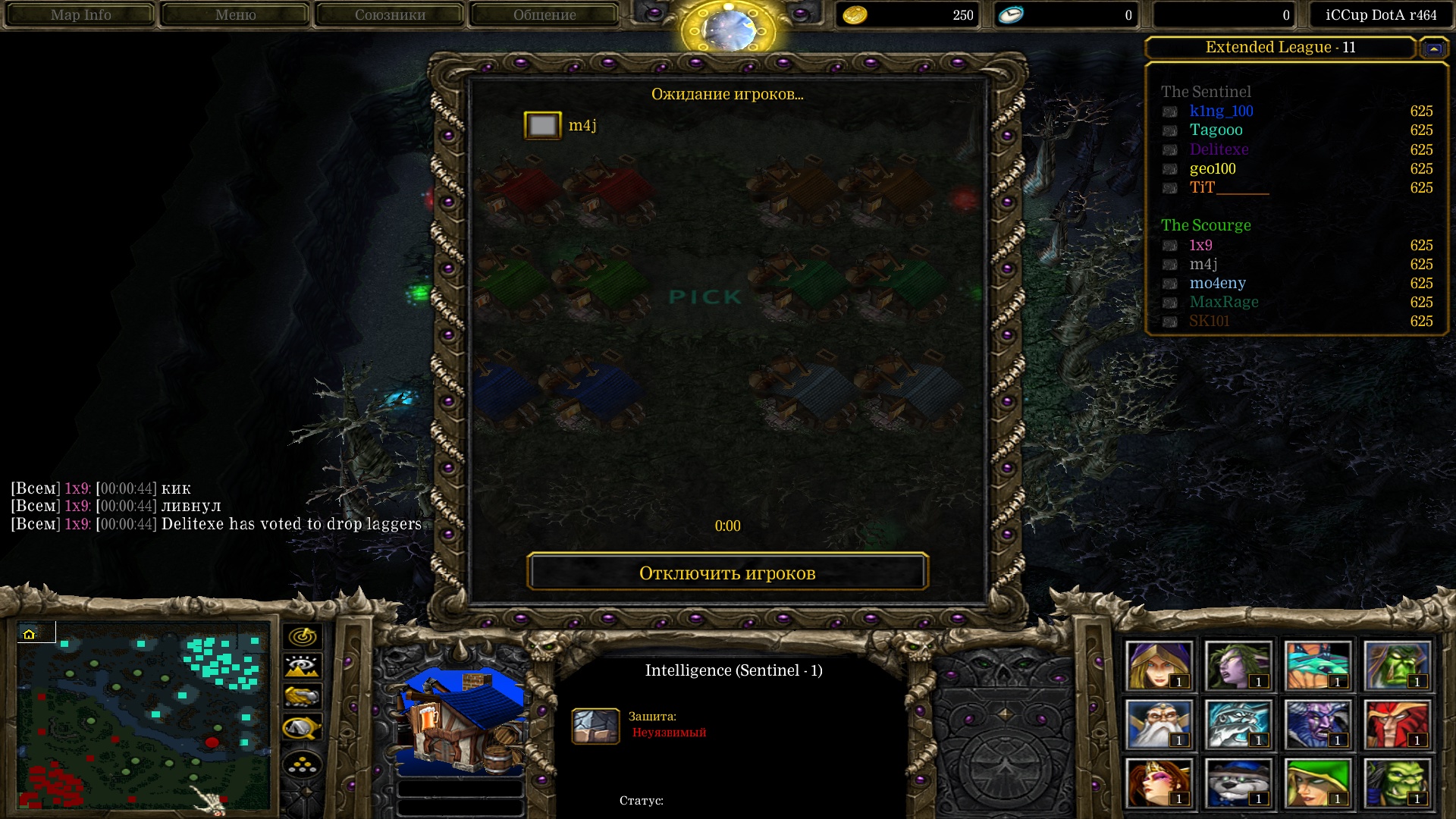Screen dimensions: 1456x819
Task: Click the drop players button
Action: coord(727,573)
